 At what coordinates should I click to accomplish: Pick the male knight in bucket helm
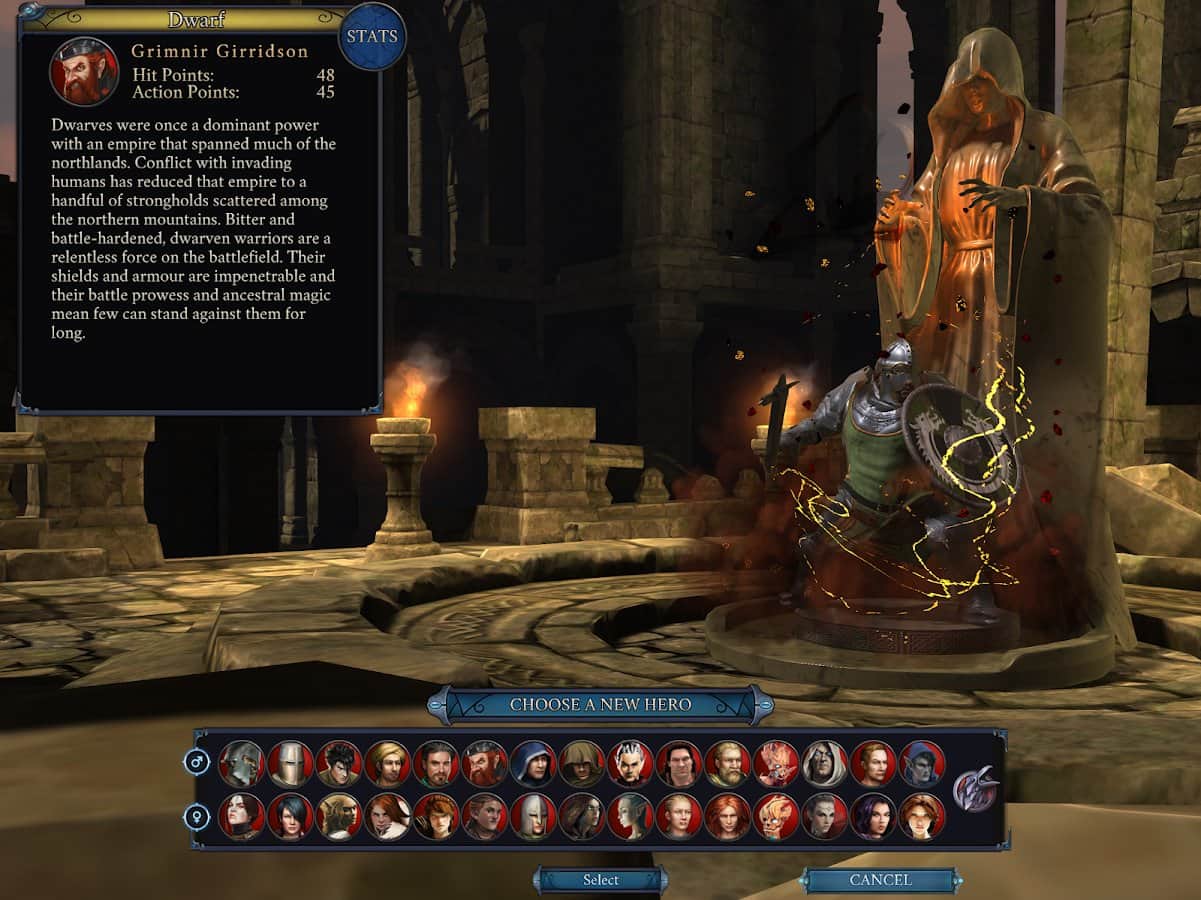[x=290, y=764]
